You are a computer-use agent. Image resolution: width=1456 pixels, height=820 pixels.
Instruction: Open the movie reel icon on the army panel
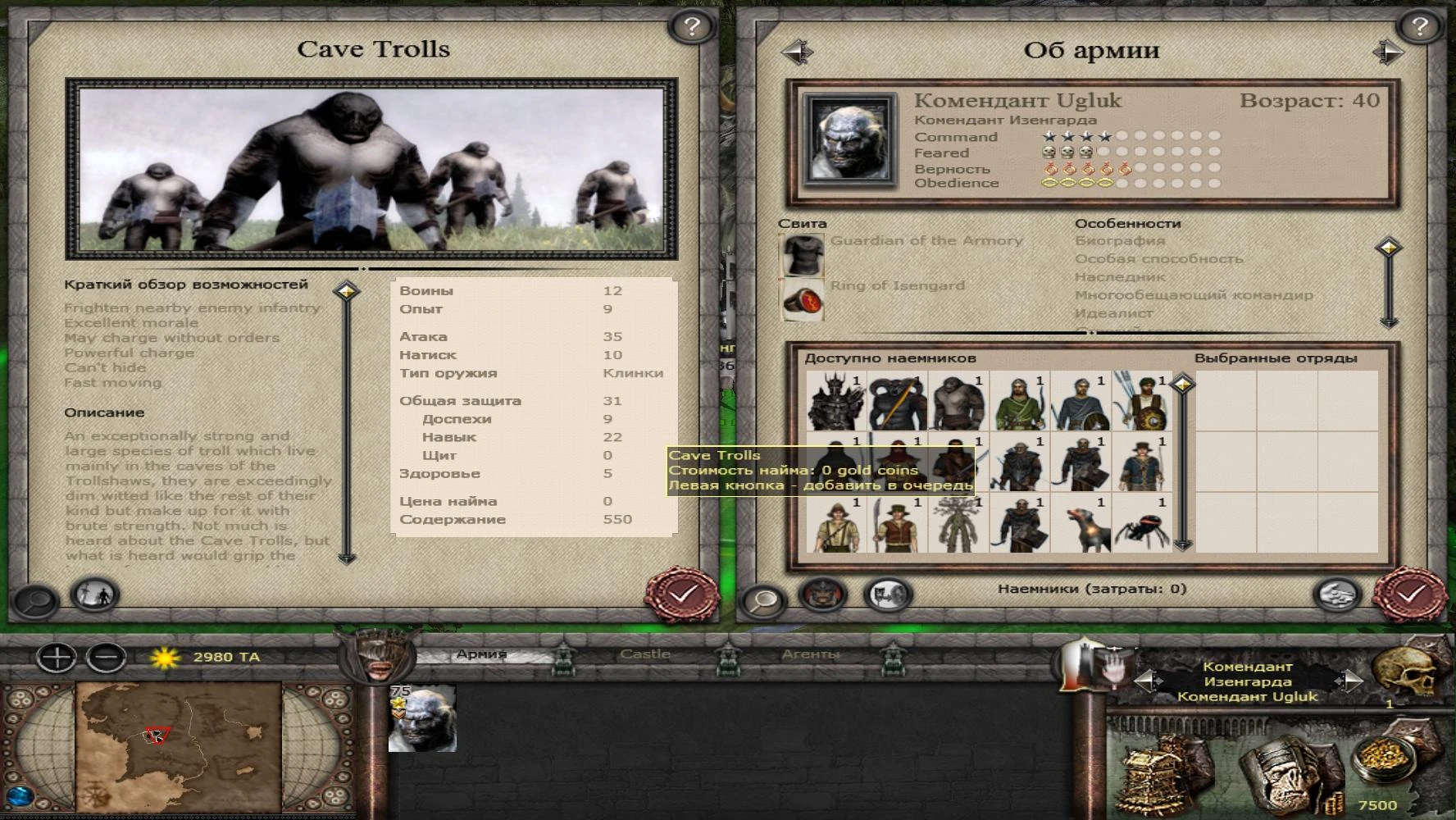click(888, 597)
